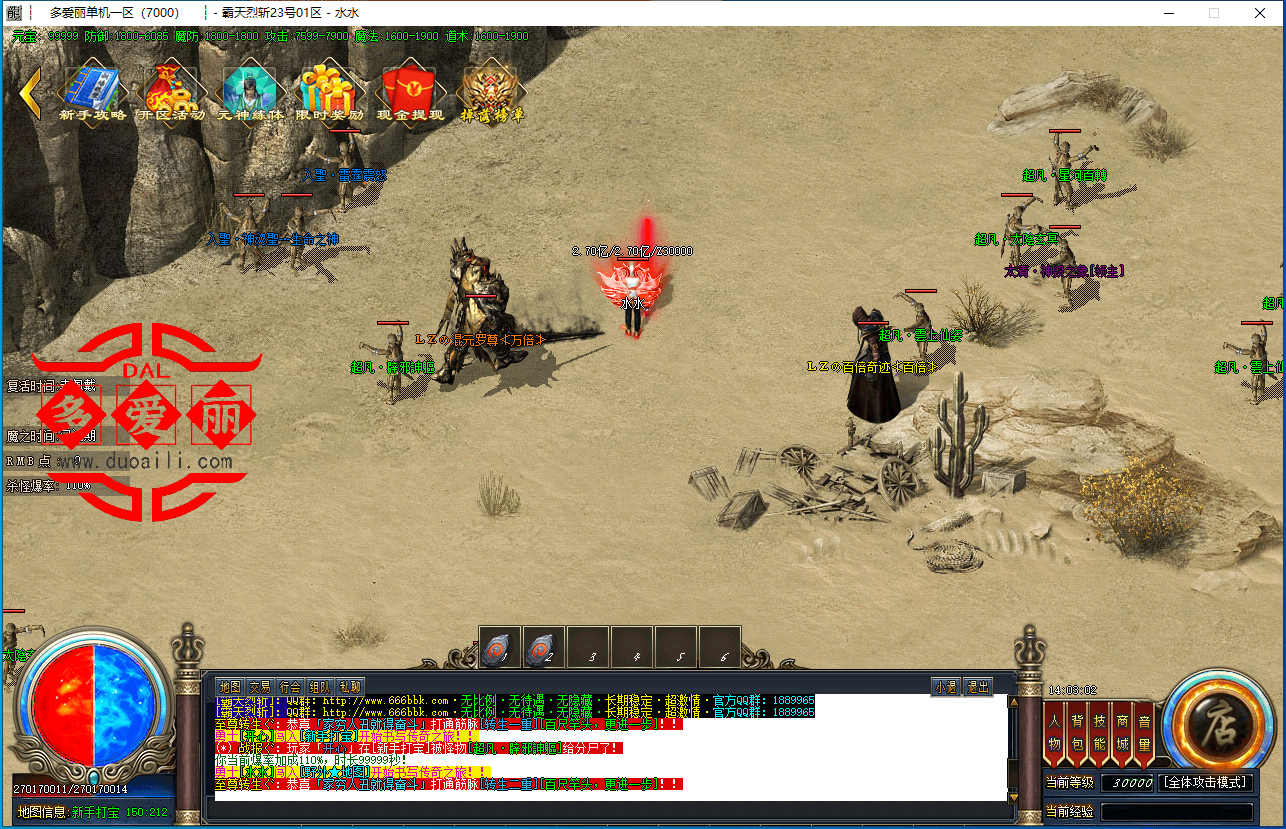
Task: Click the 小退 log-out-to-character button
Action: click(946, 687)
